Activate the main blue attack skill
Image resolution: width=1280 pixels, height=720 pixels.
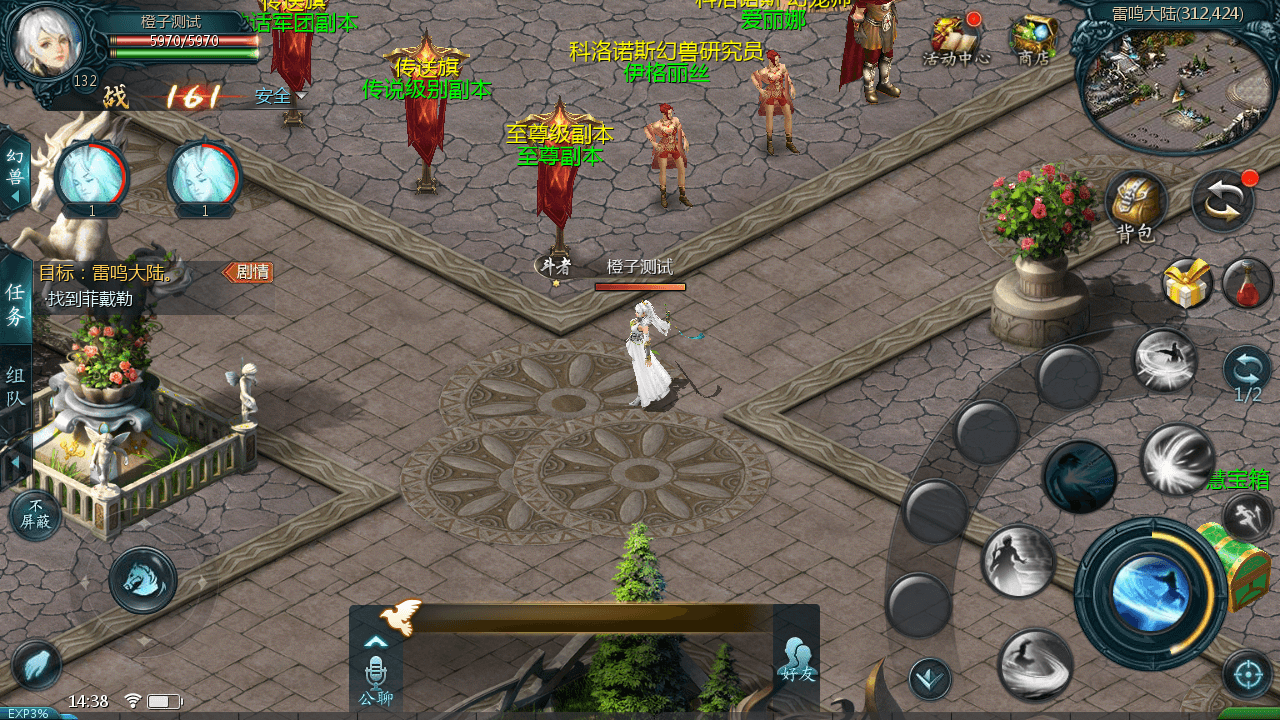[x=1150, y=592]
